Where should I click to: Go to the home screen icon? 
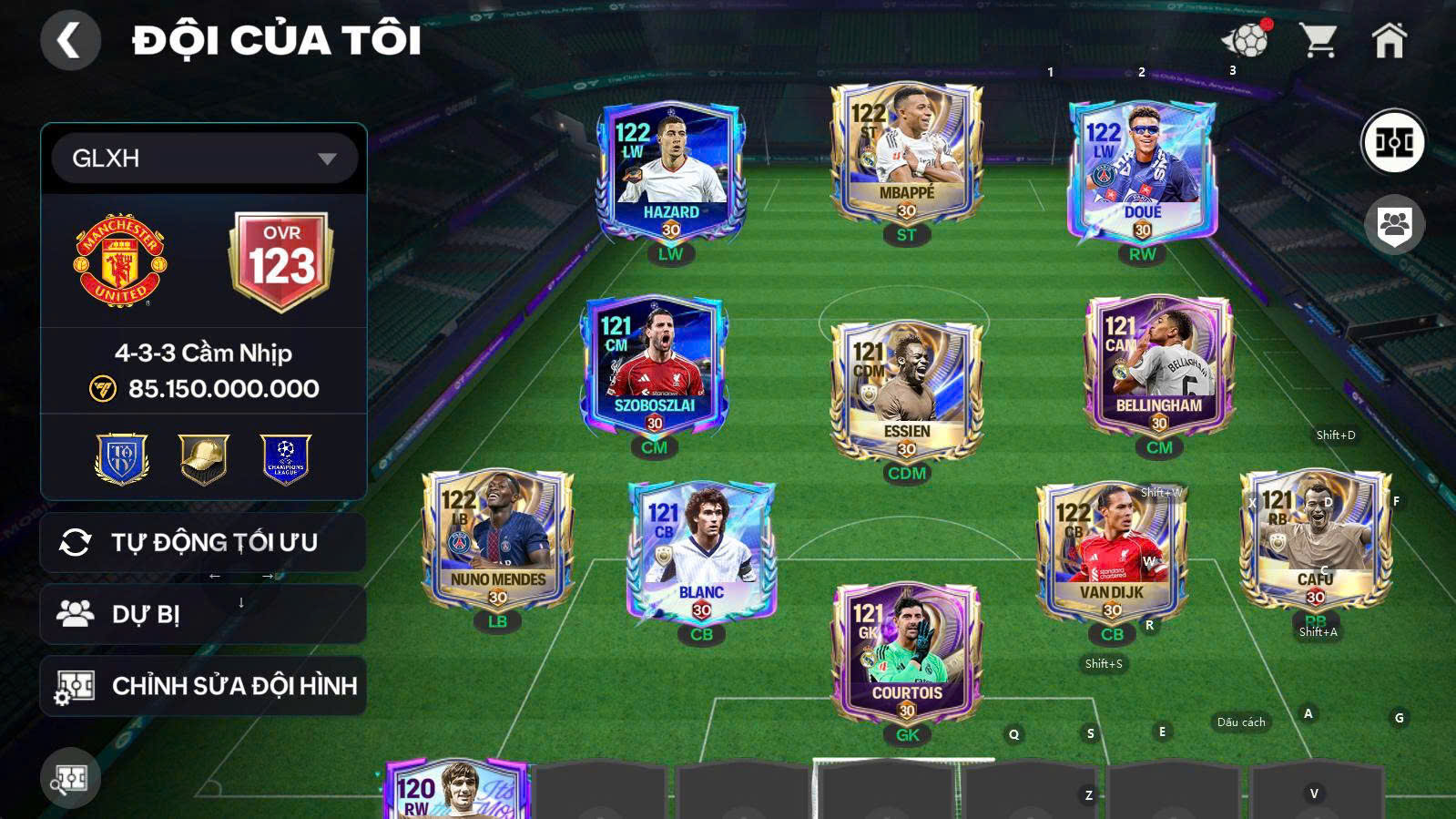coord(1390,38)
